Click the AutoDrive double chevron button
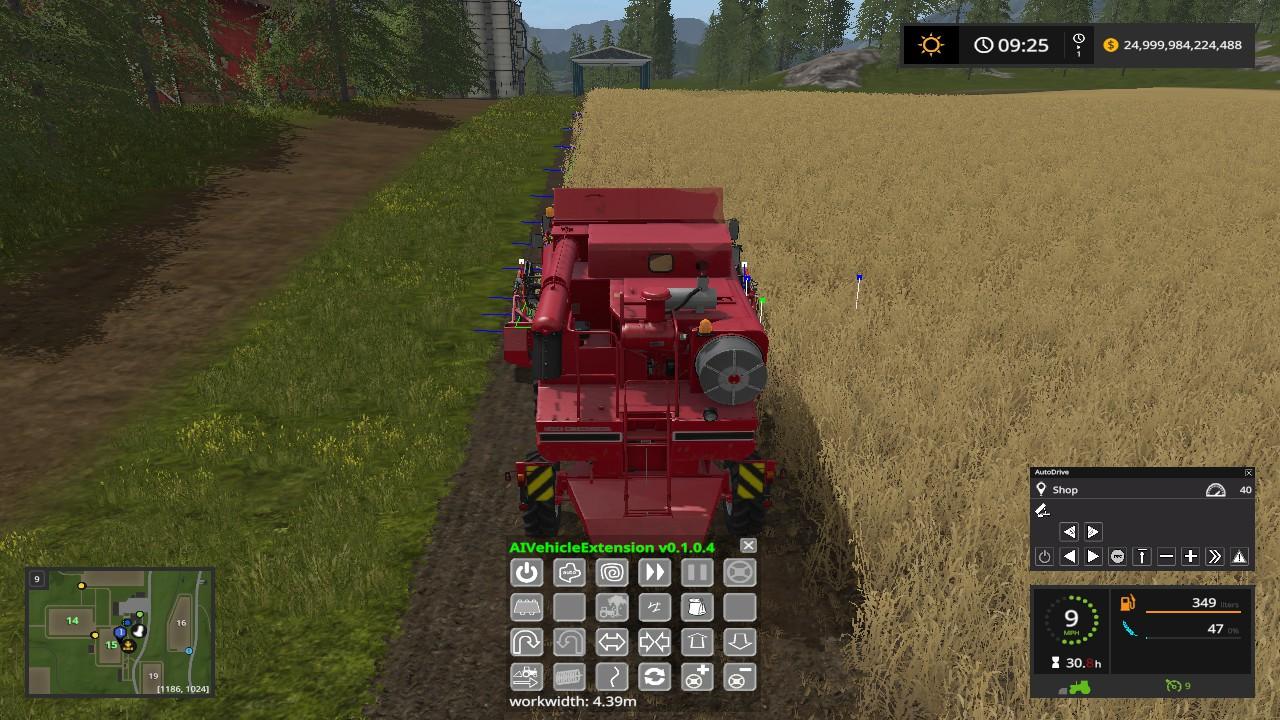1280x720 pixels. (x=1215, y=557)
